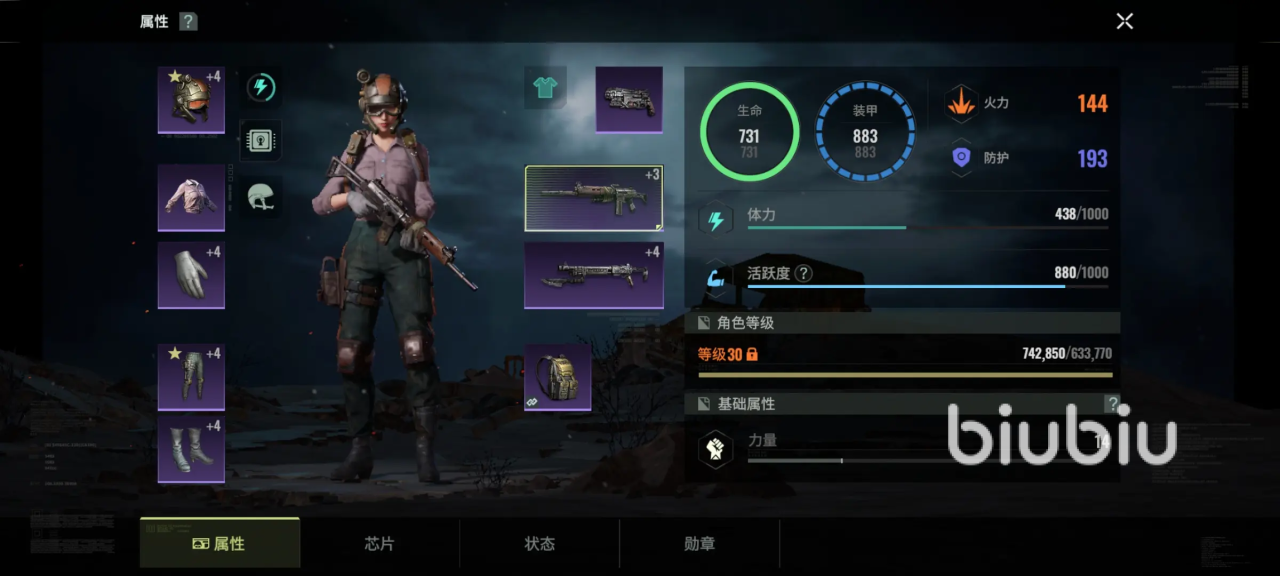
Task: Open the backpack slot
Action: click(558, 378)
